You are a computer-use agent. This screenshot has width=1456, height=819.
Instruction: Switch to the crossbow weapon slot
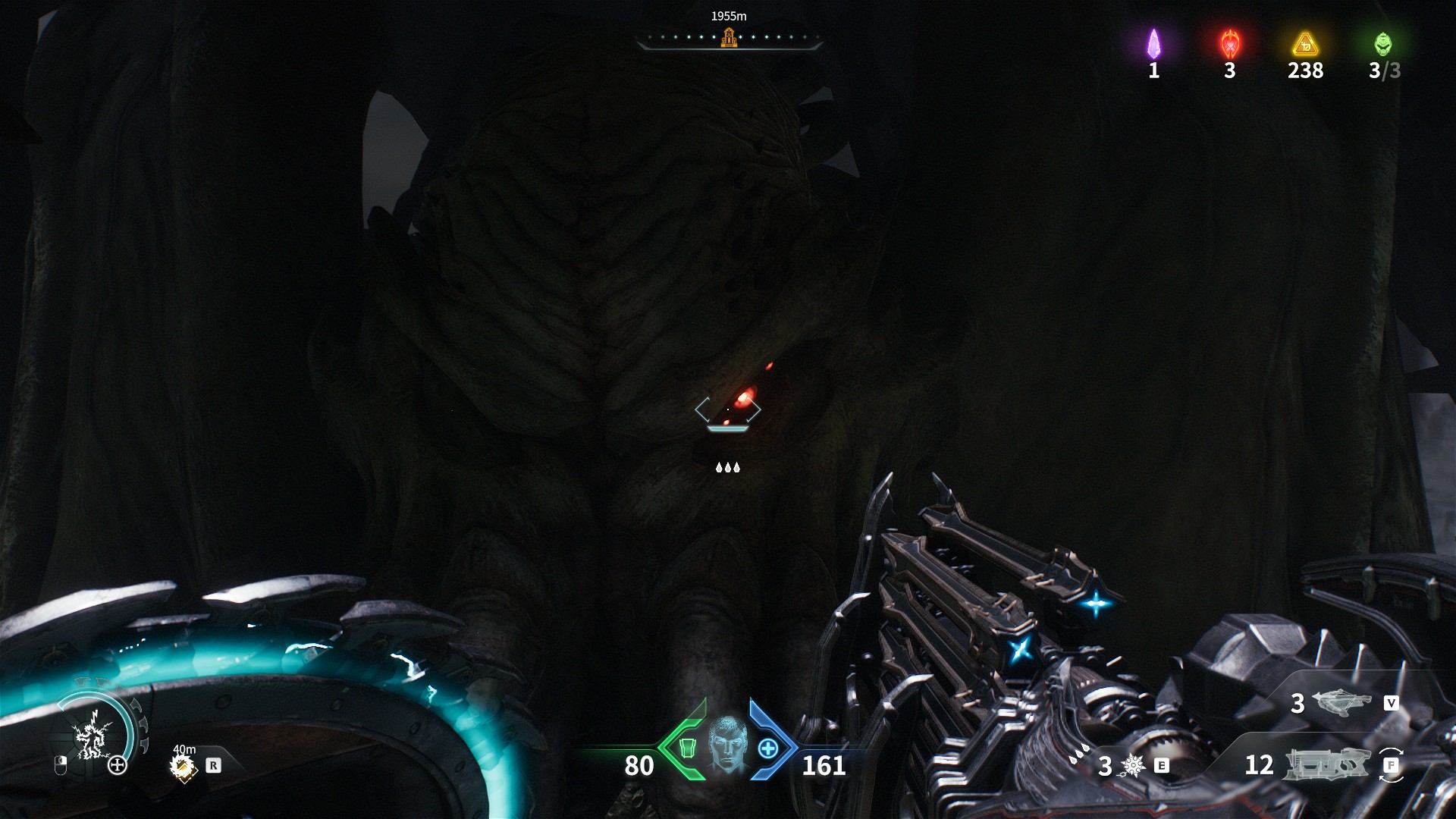1343,702
